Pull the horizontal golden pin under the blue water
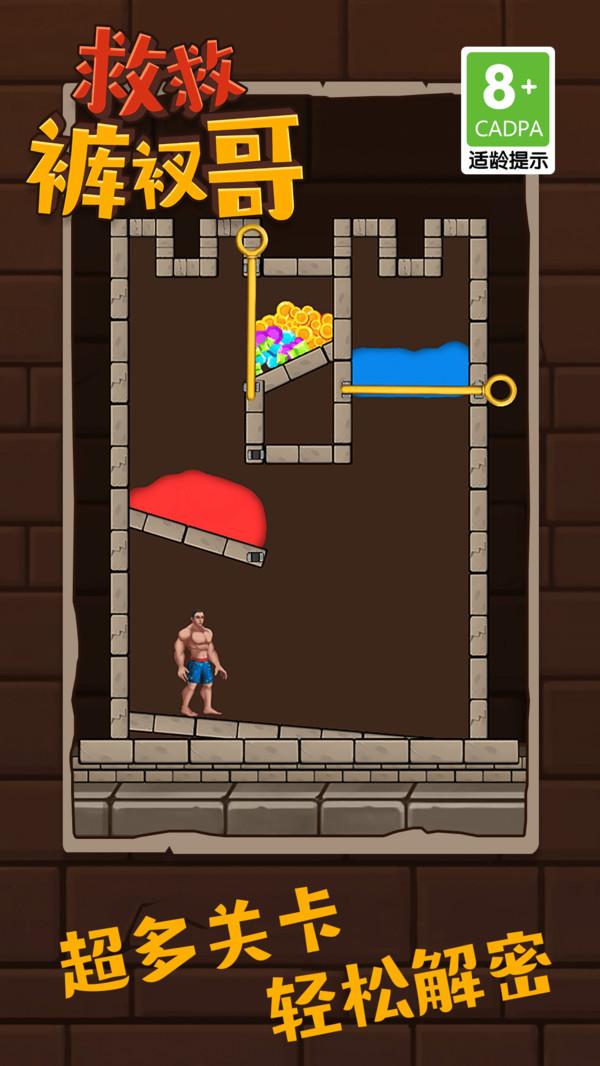The image size is (600, 1066). tap(499, 389)
